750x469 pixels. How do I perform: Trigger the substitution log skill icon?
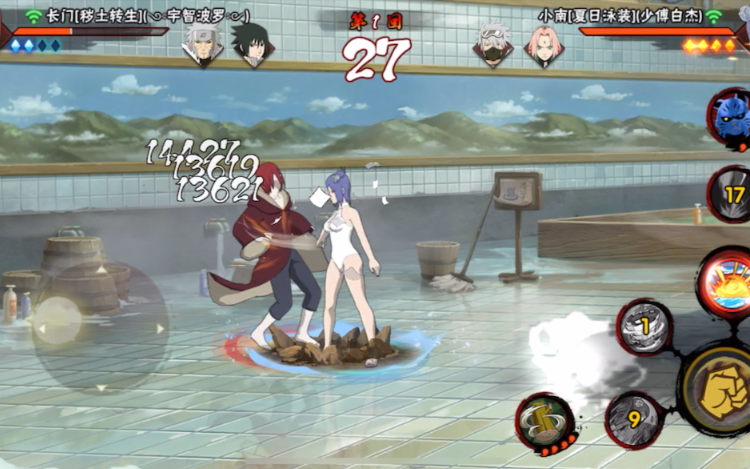pos(545,422)
